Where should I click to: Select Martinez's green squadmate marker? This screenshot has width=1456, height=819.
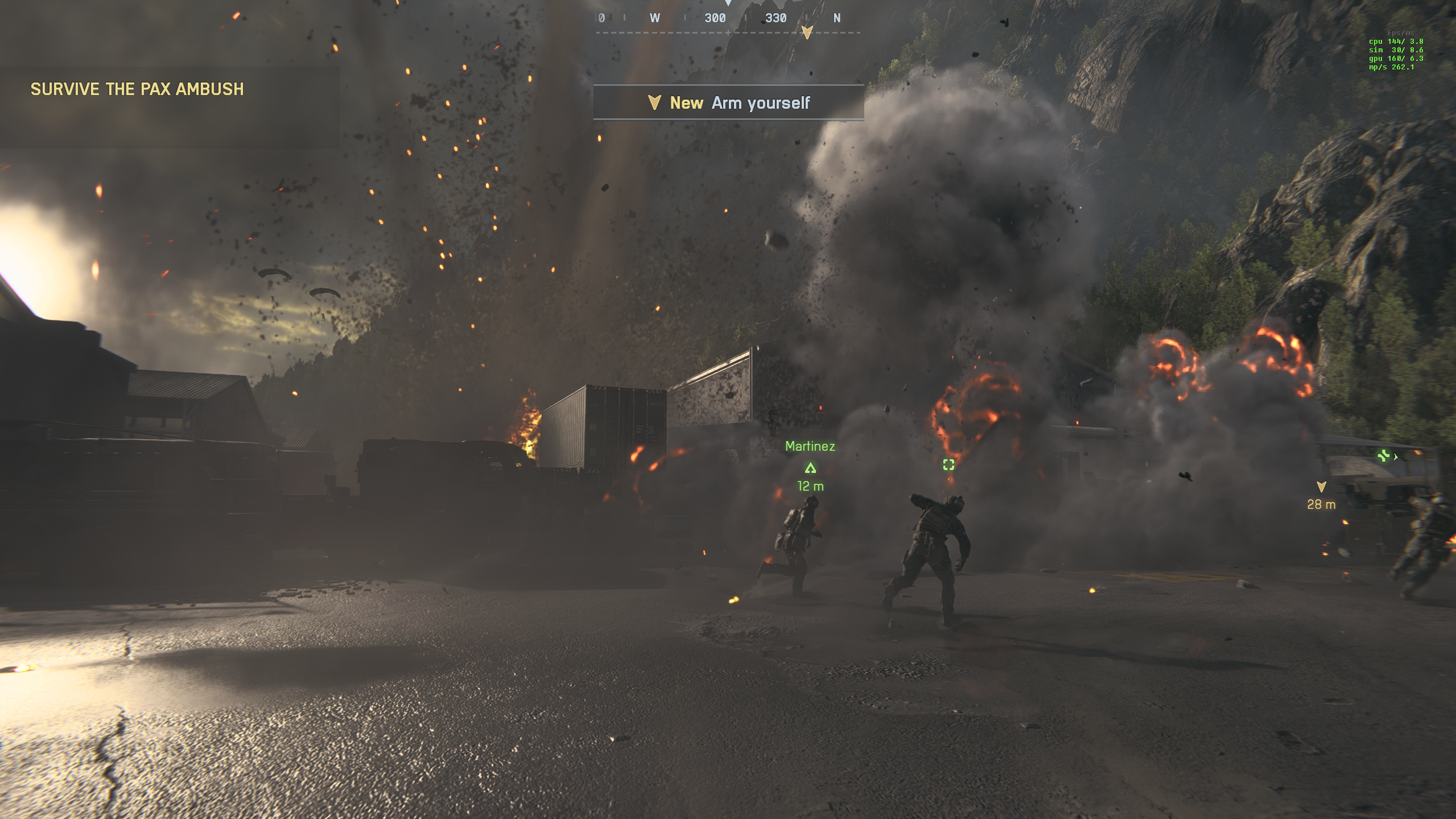[x=810, y=468]
